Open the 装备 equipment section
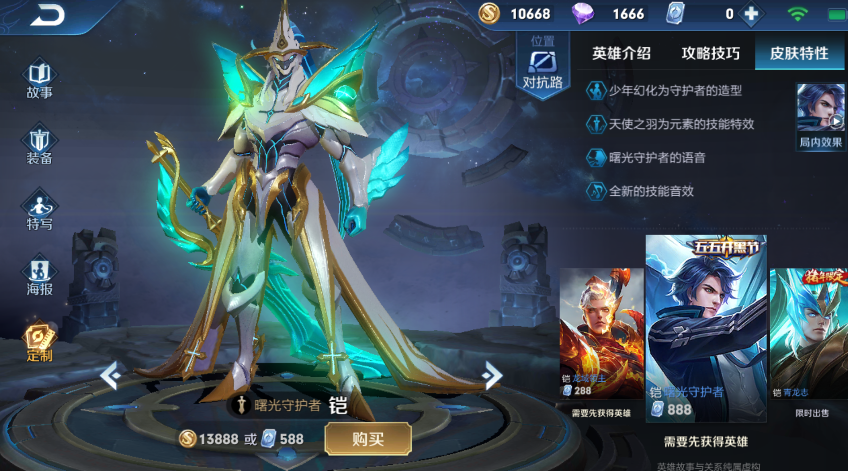The height and width of the screenshot is (471, 848). click(40, 146)
